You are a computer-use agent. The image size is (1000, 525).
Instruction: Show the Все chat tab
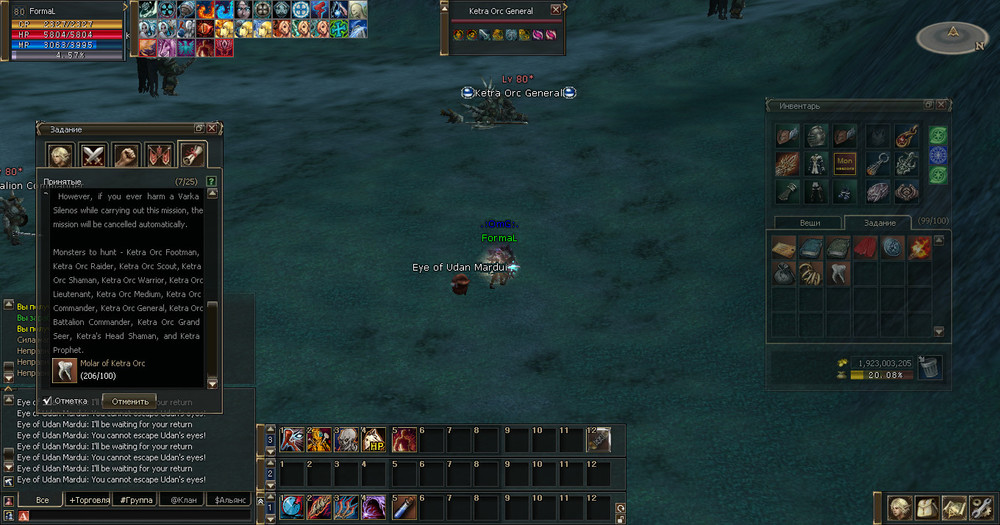point(42,498)
